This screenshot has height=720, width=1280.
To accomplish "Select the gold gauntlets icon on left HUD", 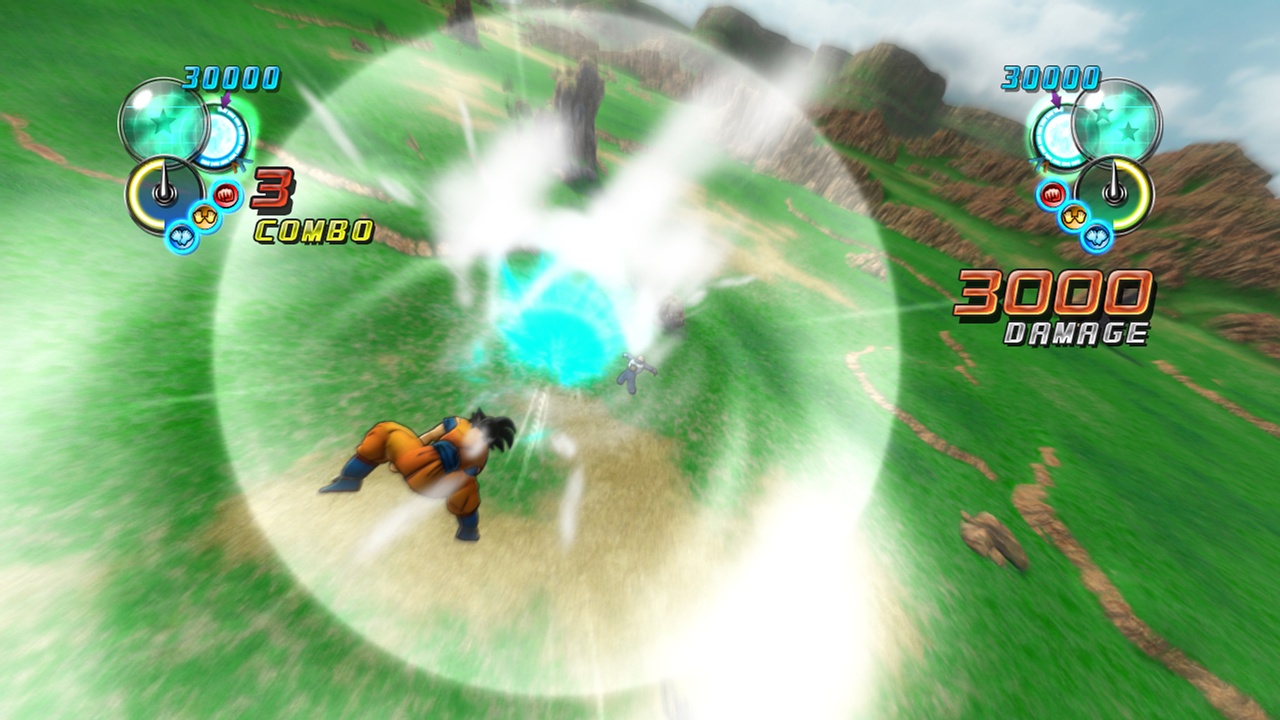I will point(205,215).
